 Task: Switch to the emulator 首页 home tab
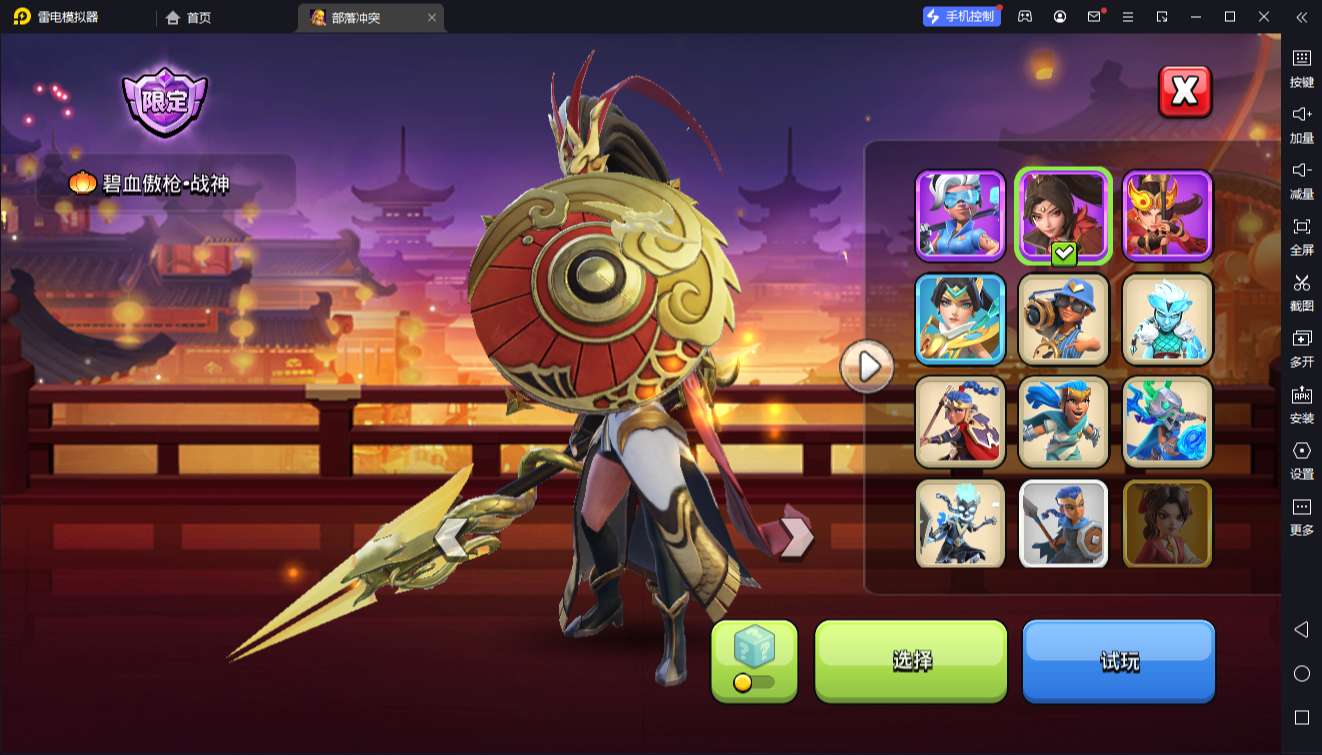tap(188, 17)
